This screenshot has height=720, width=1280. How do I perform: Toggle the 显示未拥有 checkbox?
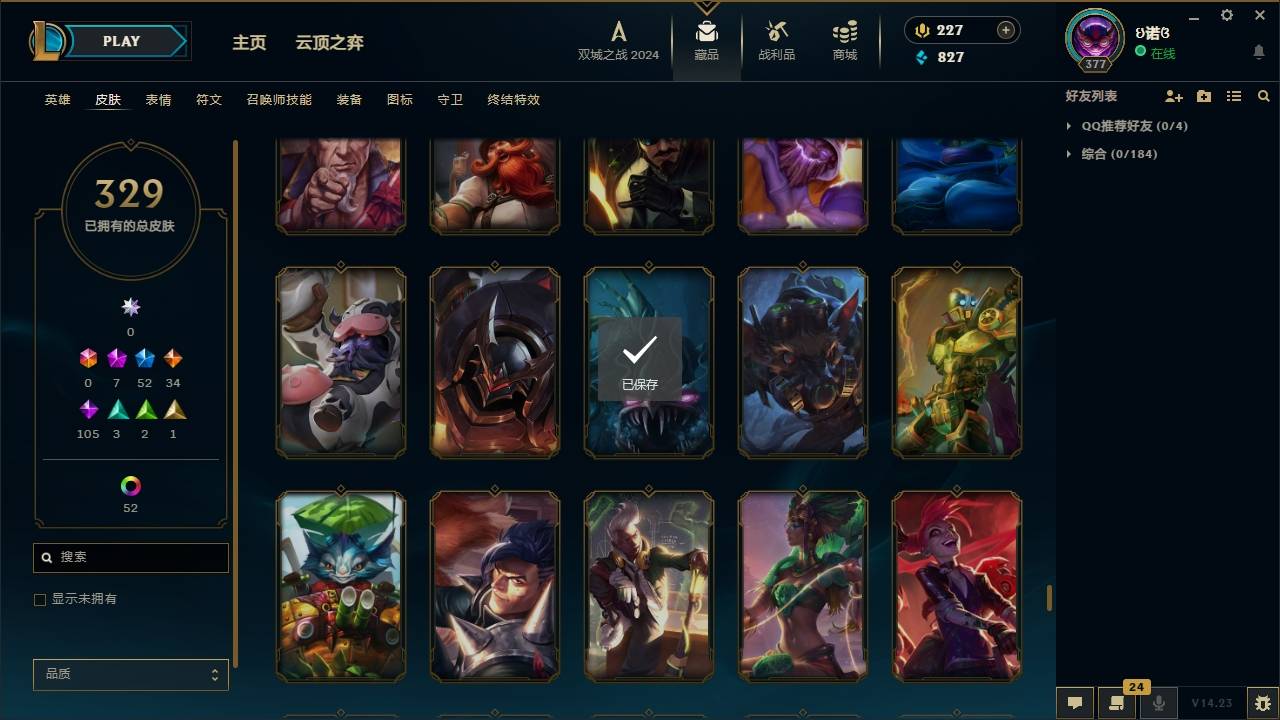tap(39, 599)
